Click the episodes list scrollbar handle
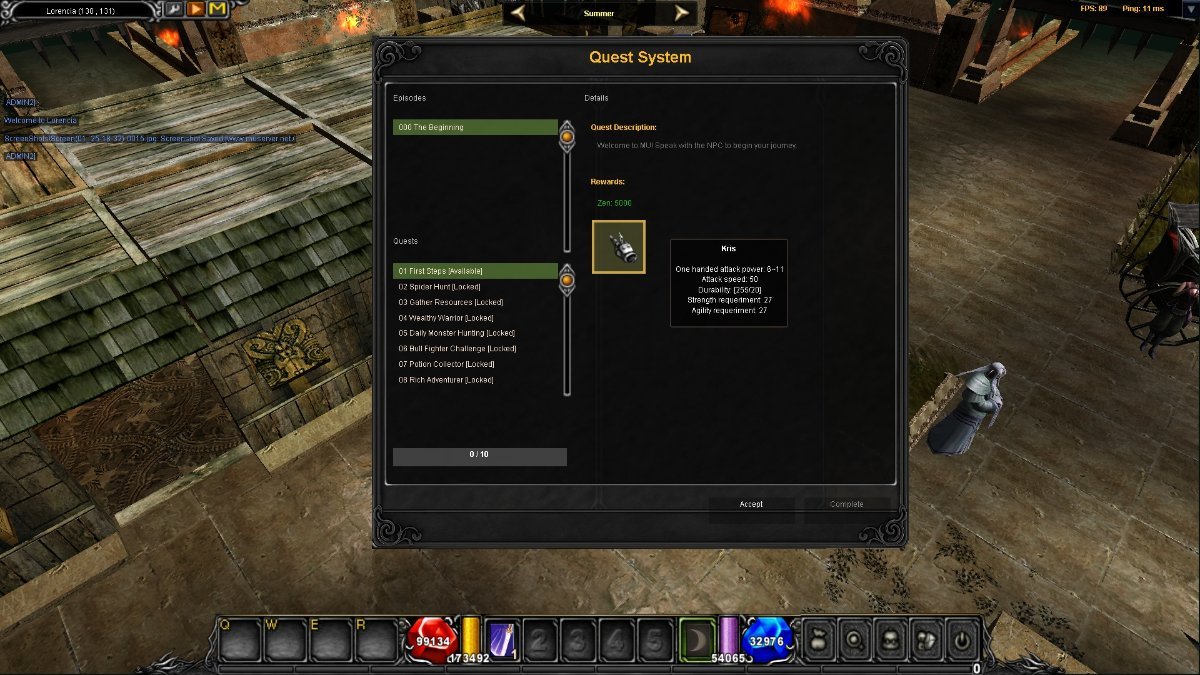1200x675 pixels. click(567, 136)
